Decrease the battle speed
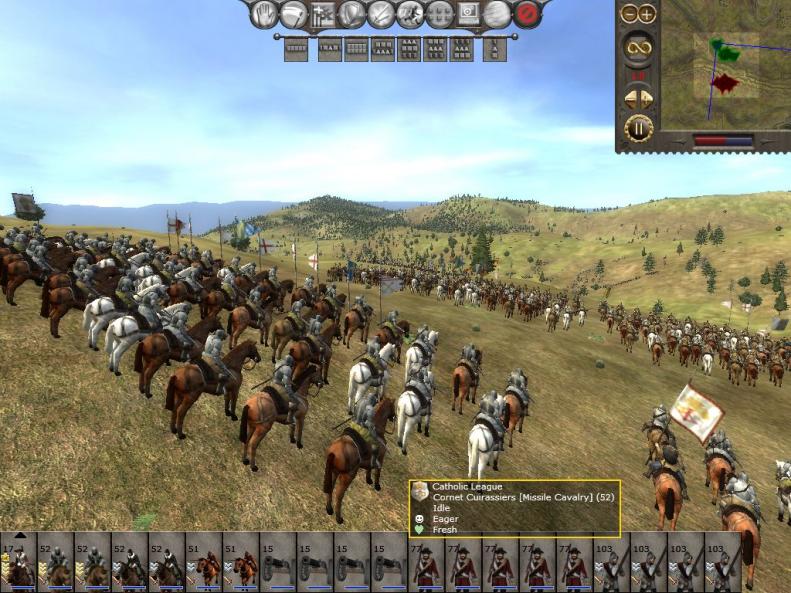Screen dimensions: 791x593 [x=630, y=99]
